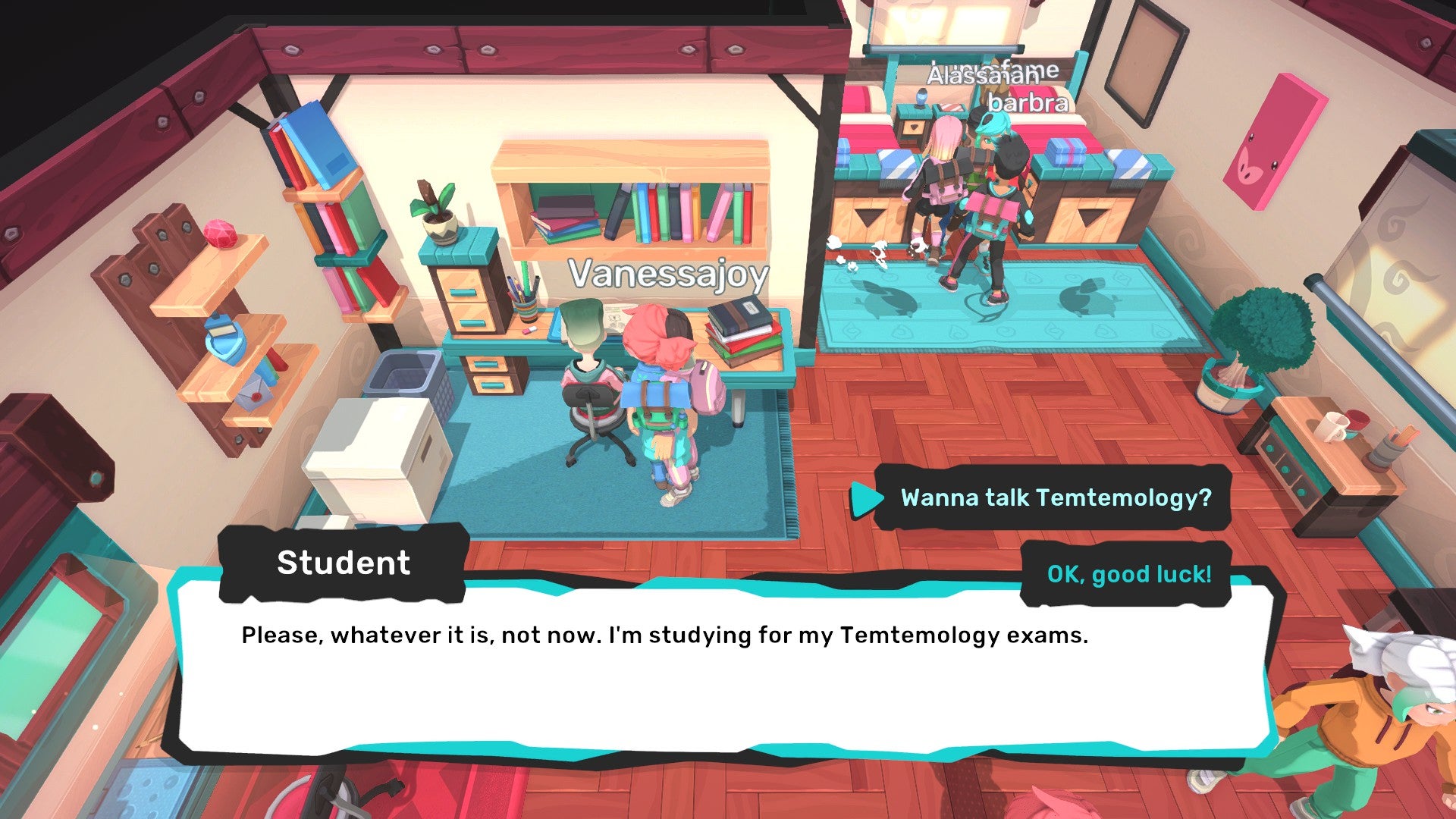
Task: Select the "OK, good luck!" response
Action: tap(1128, 574)
